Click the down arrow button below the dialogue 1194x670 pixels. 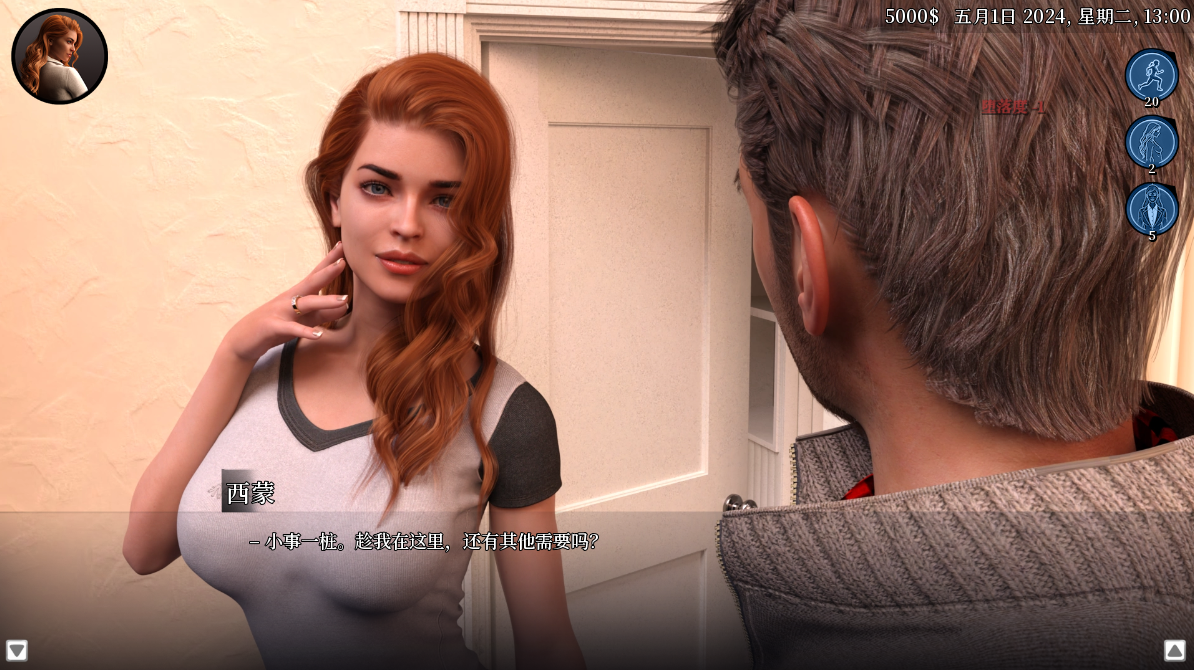coord(17,650)
